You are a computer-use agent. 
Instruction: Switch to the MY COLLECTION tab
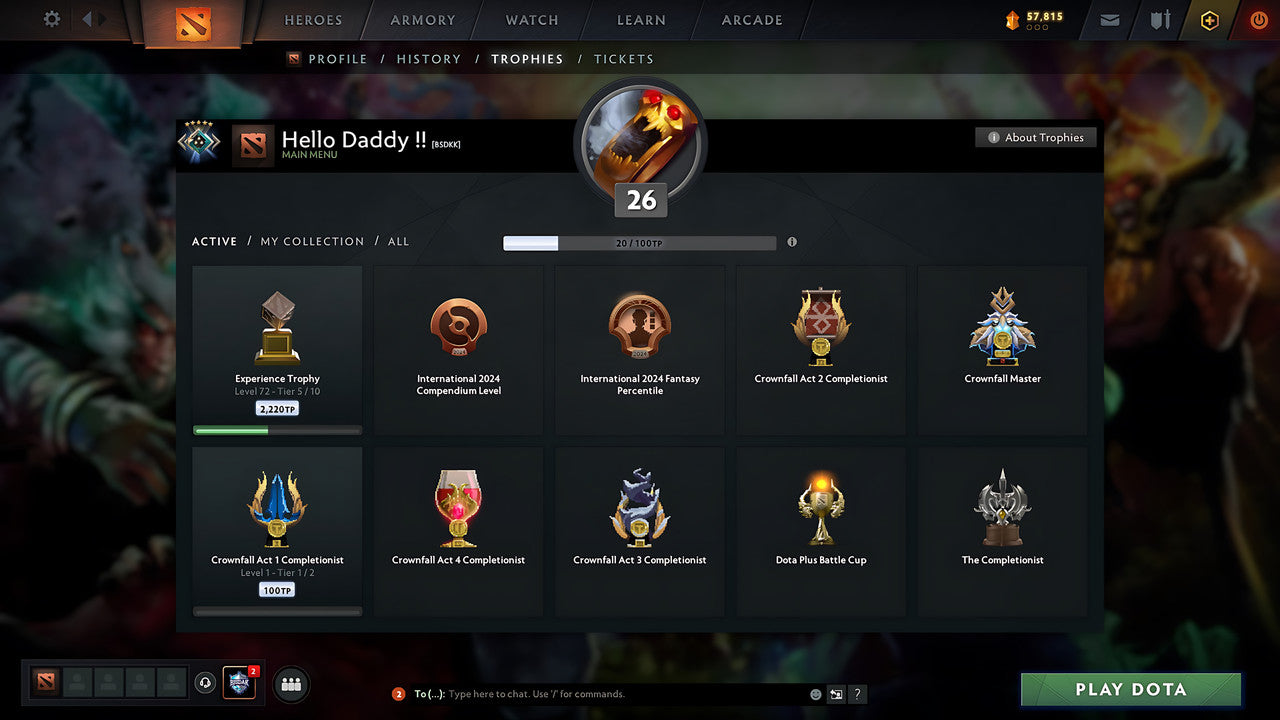coord(311,241)
